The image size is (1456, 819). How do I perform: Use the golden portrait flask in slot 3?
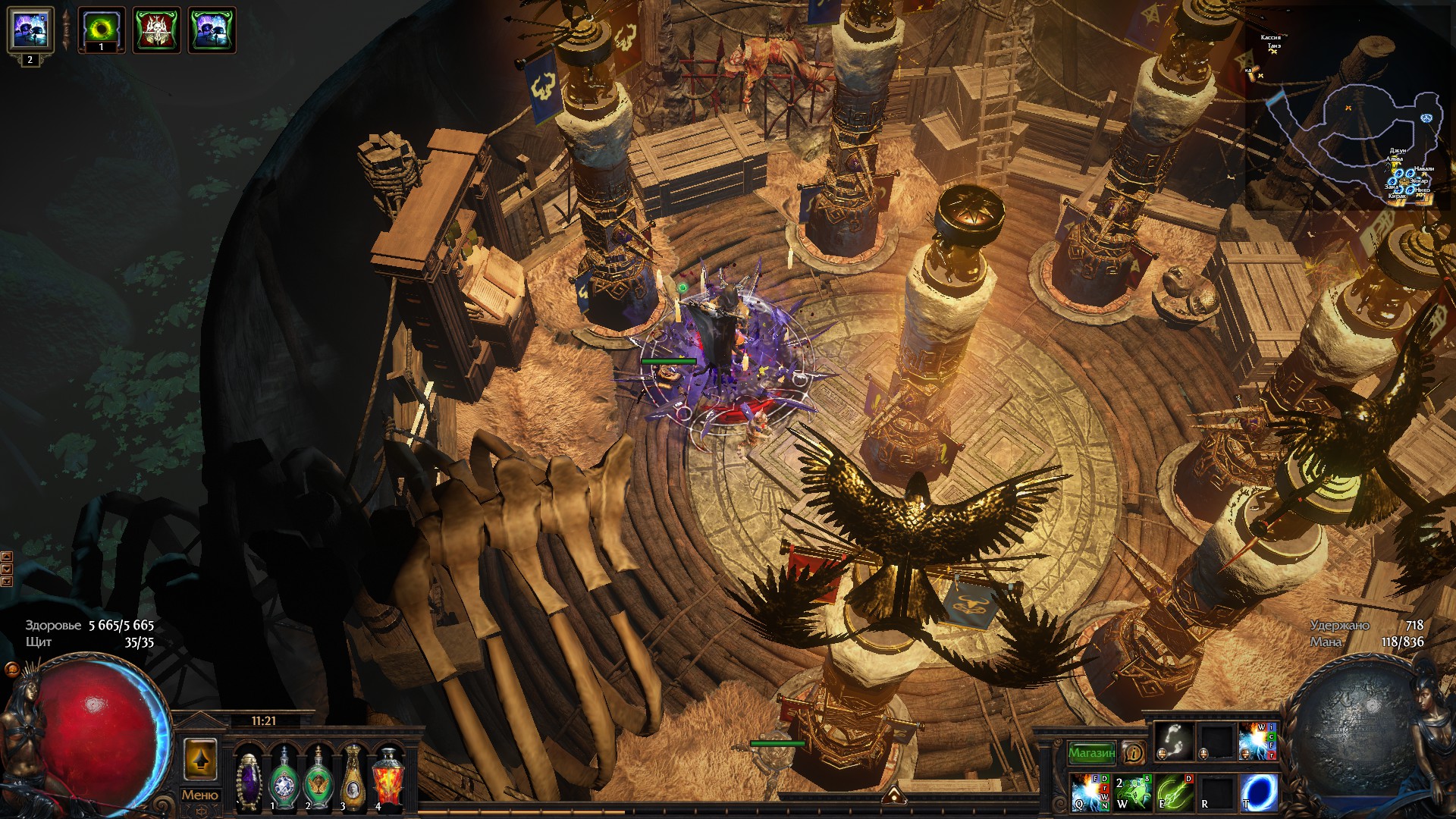(353, 778)
